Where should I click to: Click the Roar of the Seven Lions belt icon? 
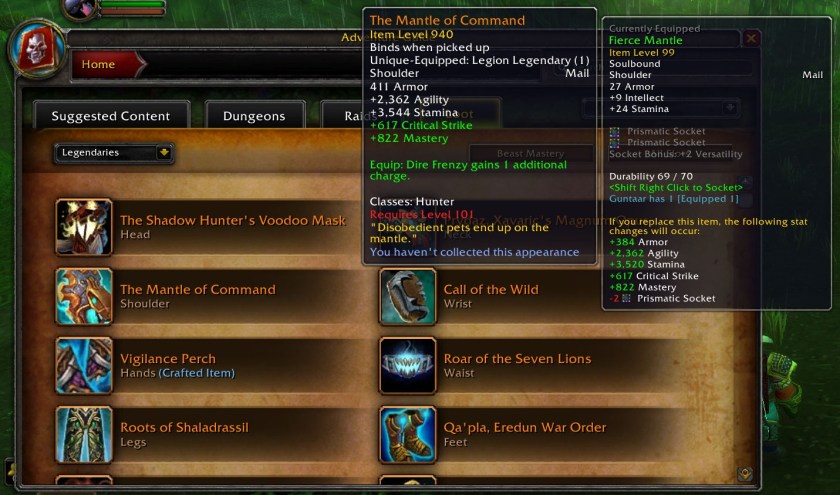[x=408, y=365]
